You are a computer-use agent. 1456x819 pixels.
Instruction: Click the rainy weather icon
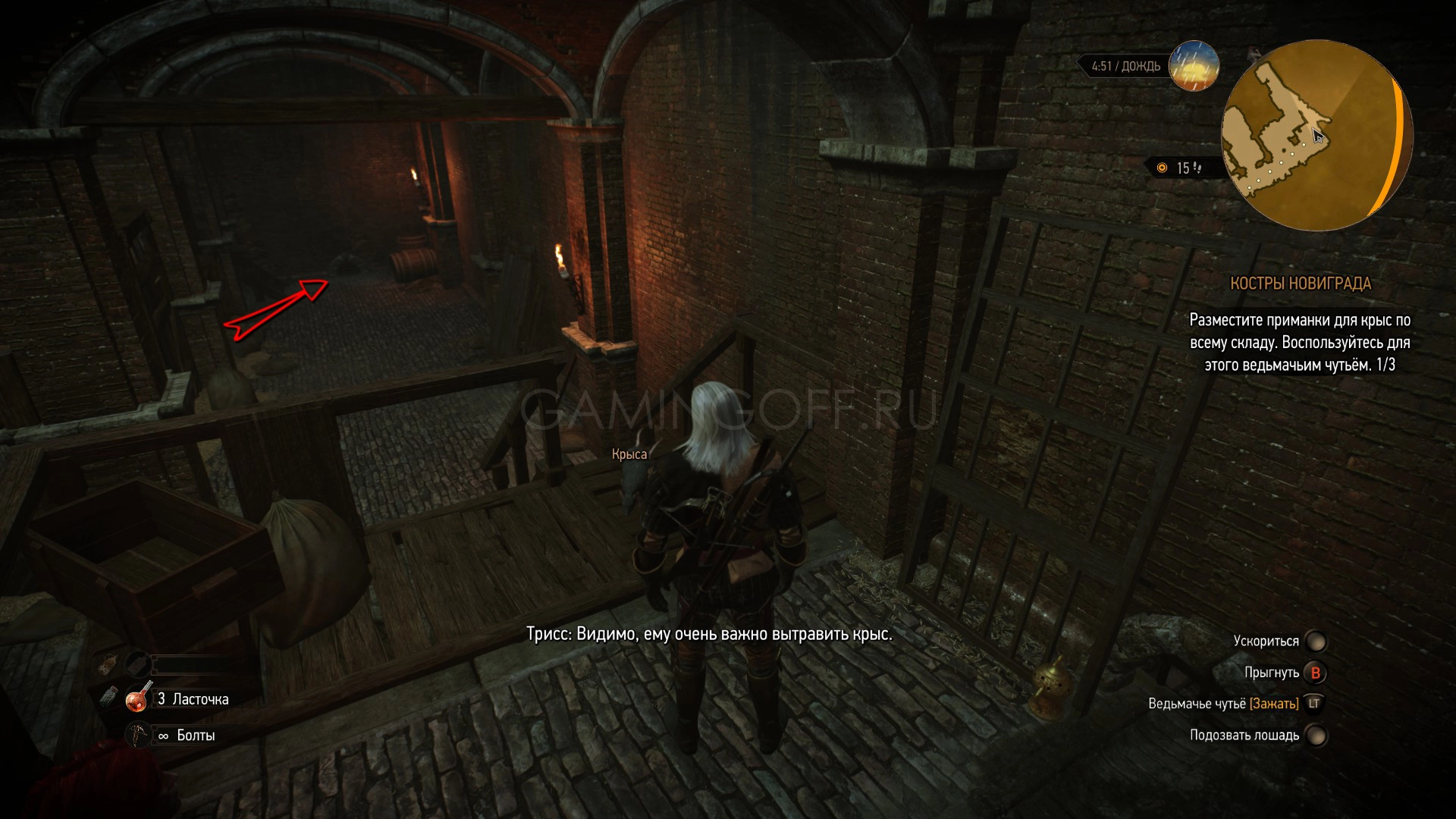(1194, 66)
